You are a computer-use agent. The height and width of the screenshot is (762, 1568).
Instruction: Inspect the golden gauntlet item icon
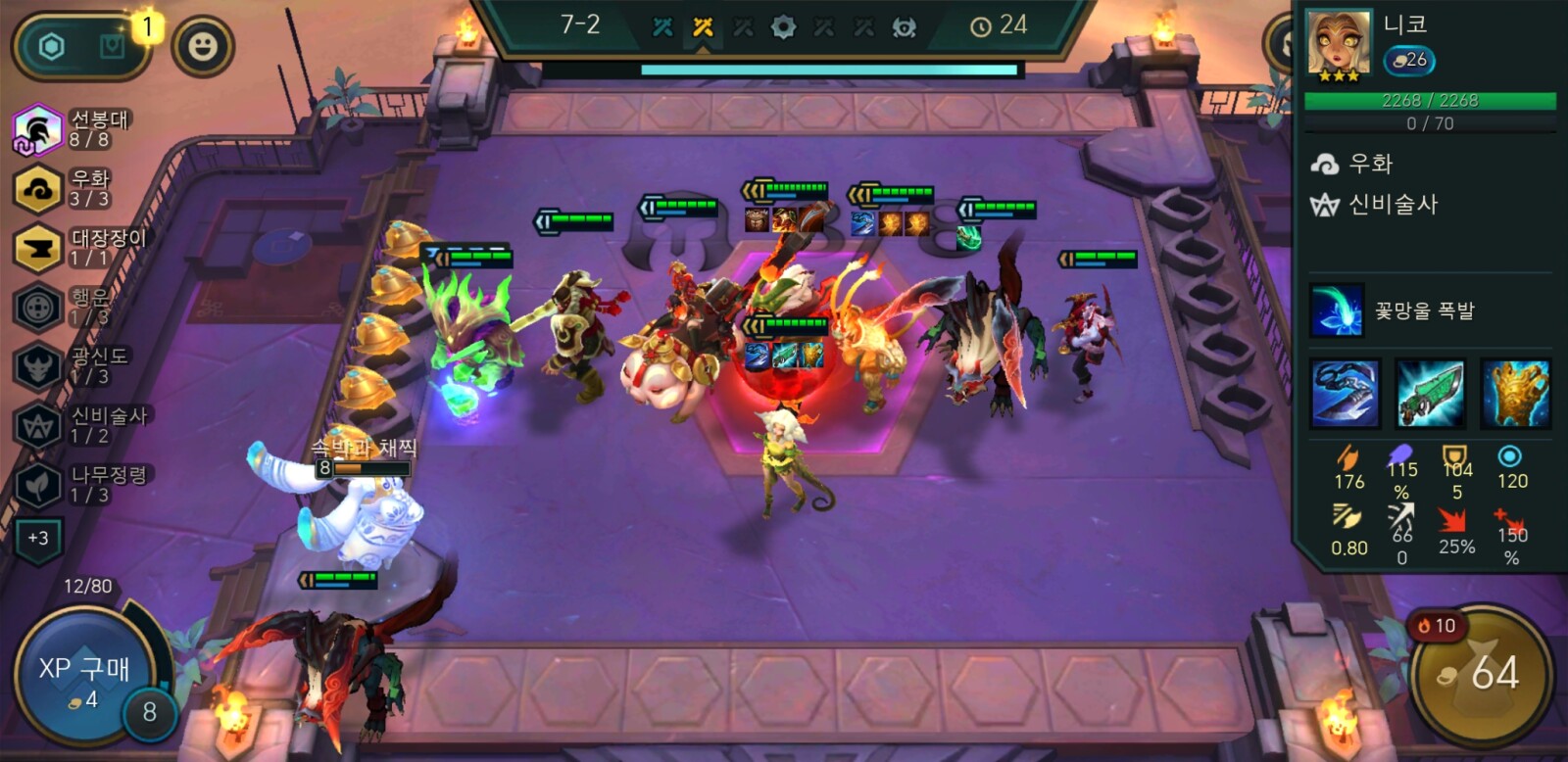(x=1515, y=394)
